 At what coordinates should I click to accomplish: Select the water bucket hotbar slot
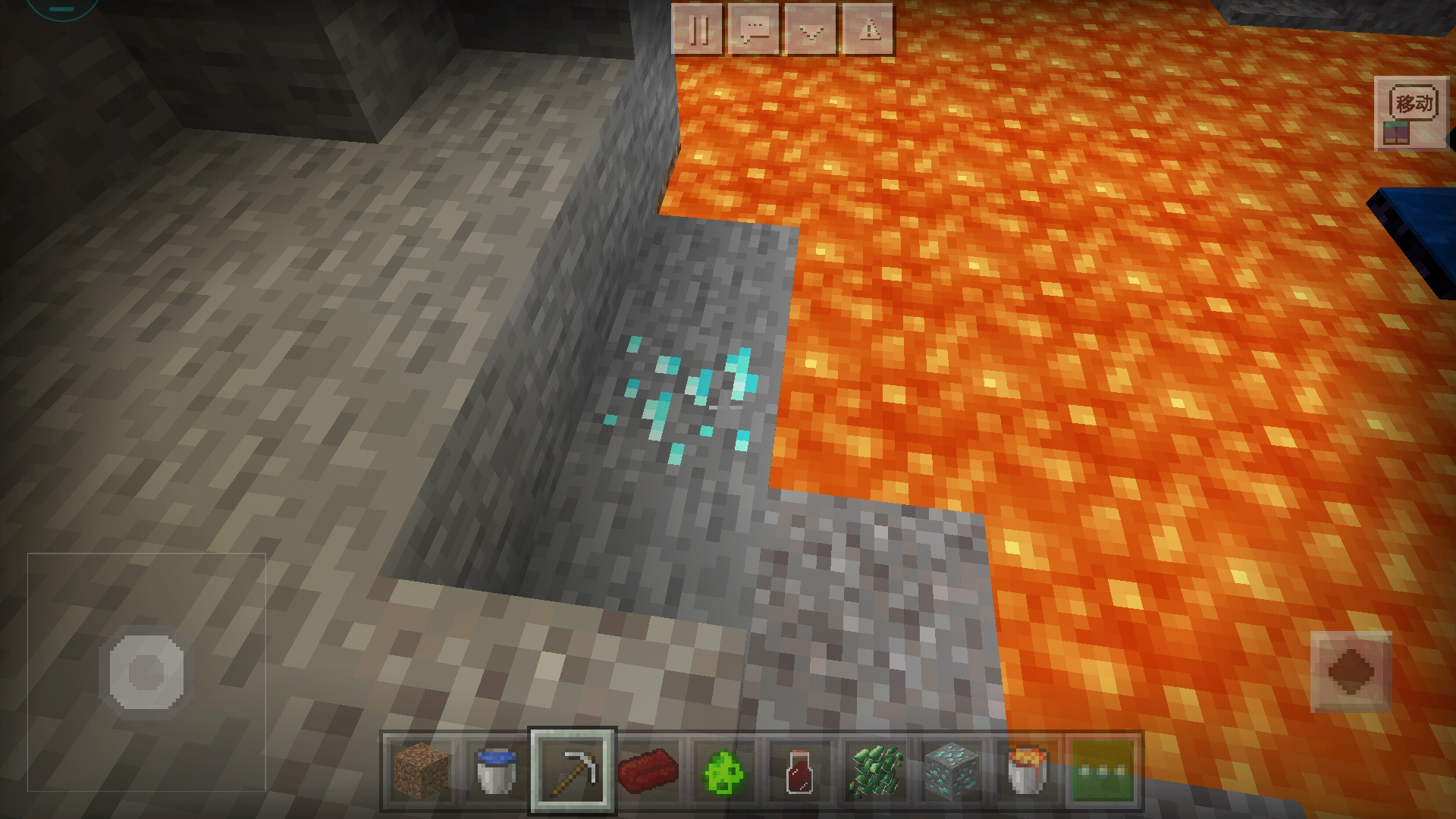497,771
